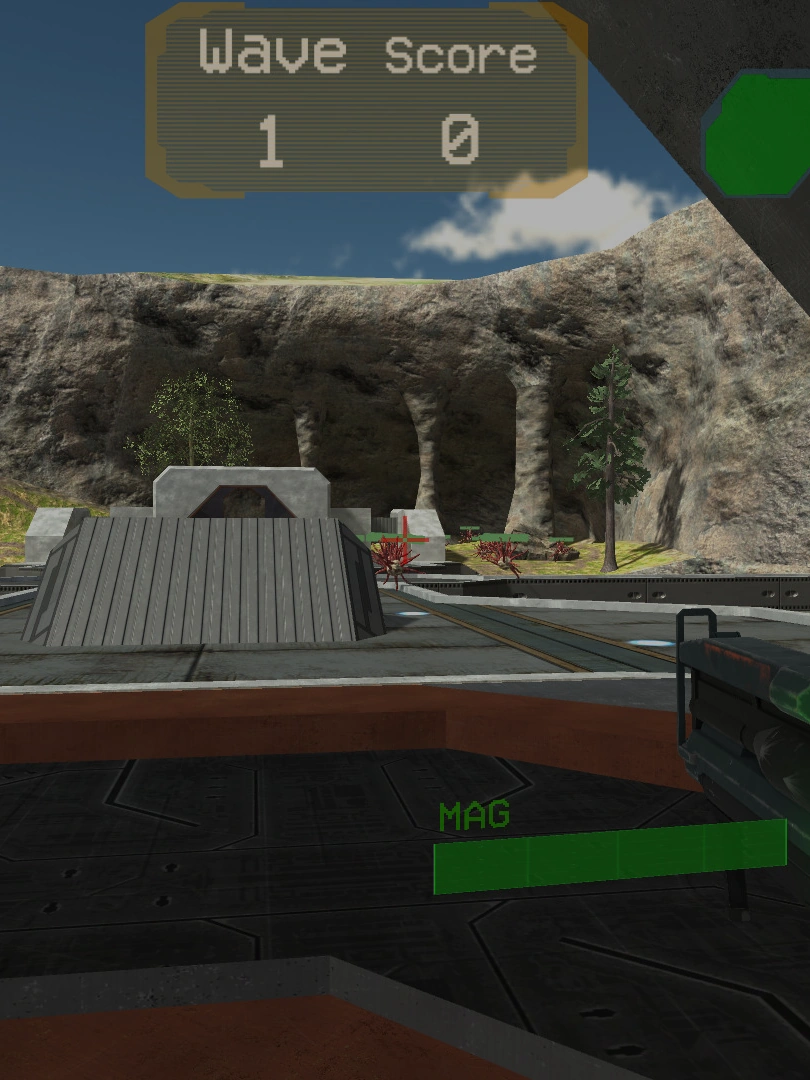
Task: Click the green octagonal radar panel
Action: click(757, 135)
